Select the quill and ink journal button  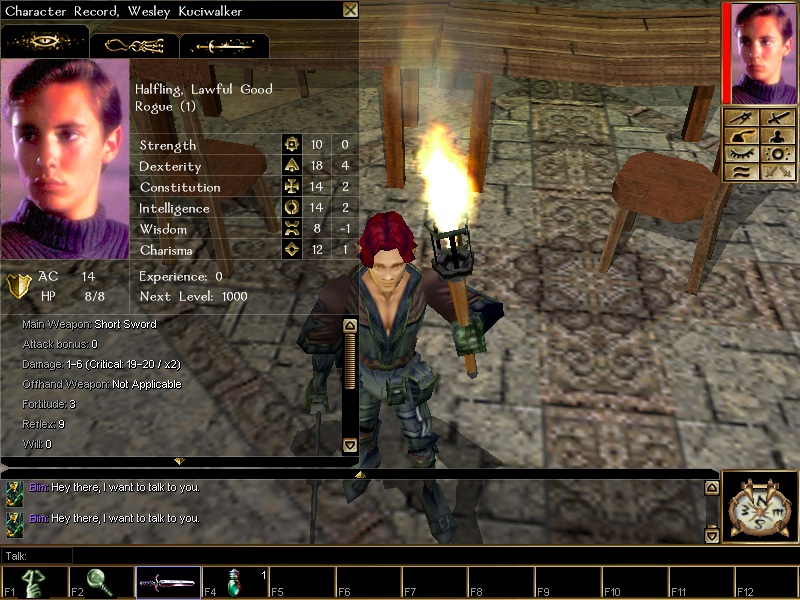click(x=742, y=136)
